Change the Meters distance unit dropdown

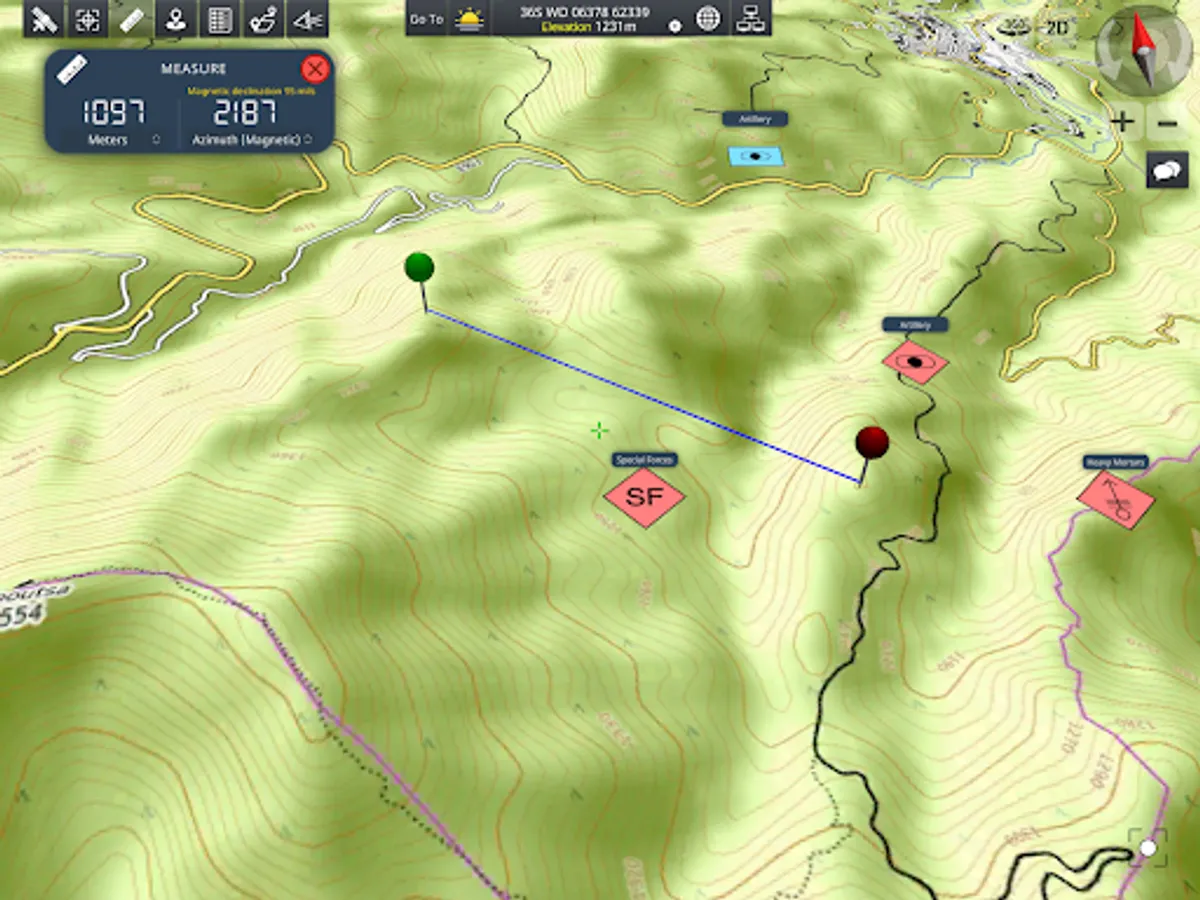point(155,140)
